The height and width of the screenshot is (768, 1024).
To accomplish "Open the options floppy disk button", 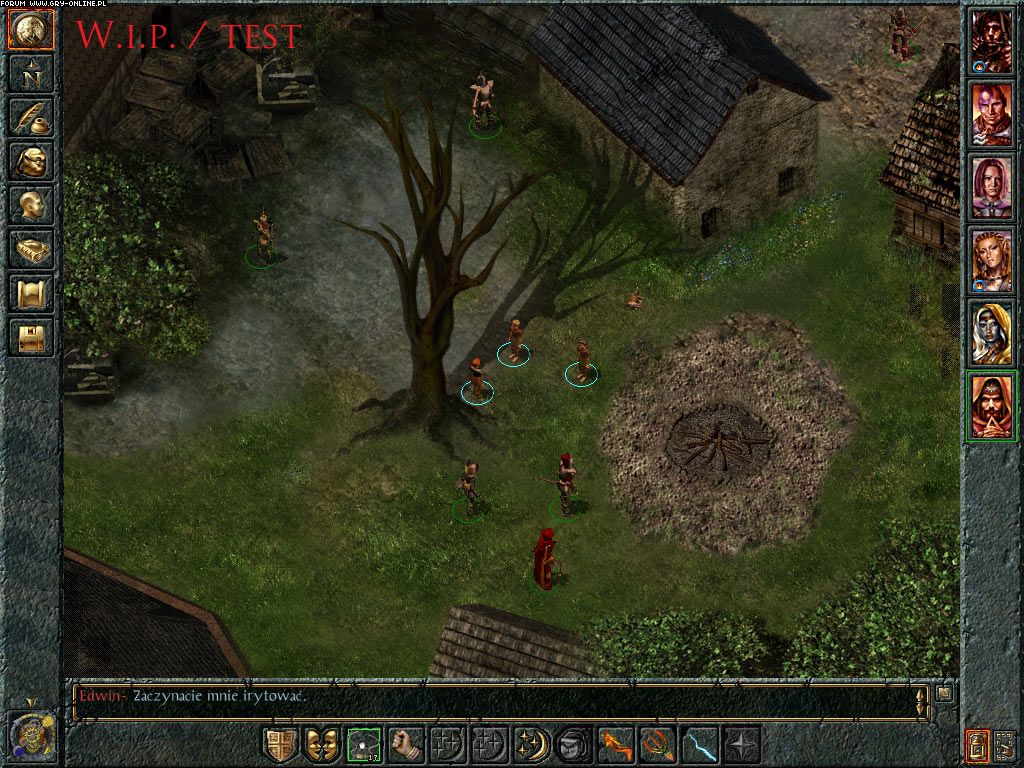I will (30, 336).
